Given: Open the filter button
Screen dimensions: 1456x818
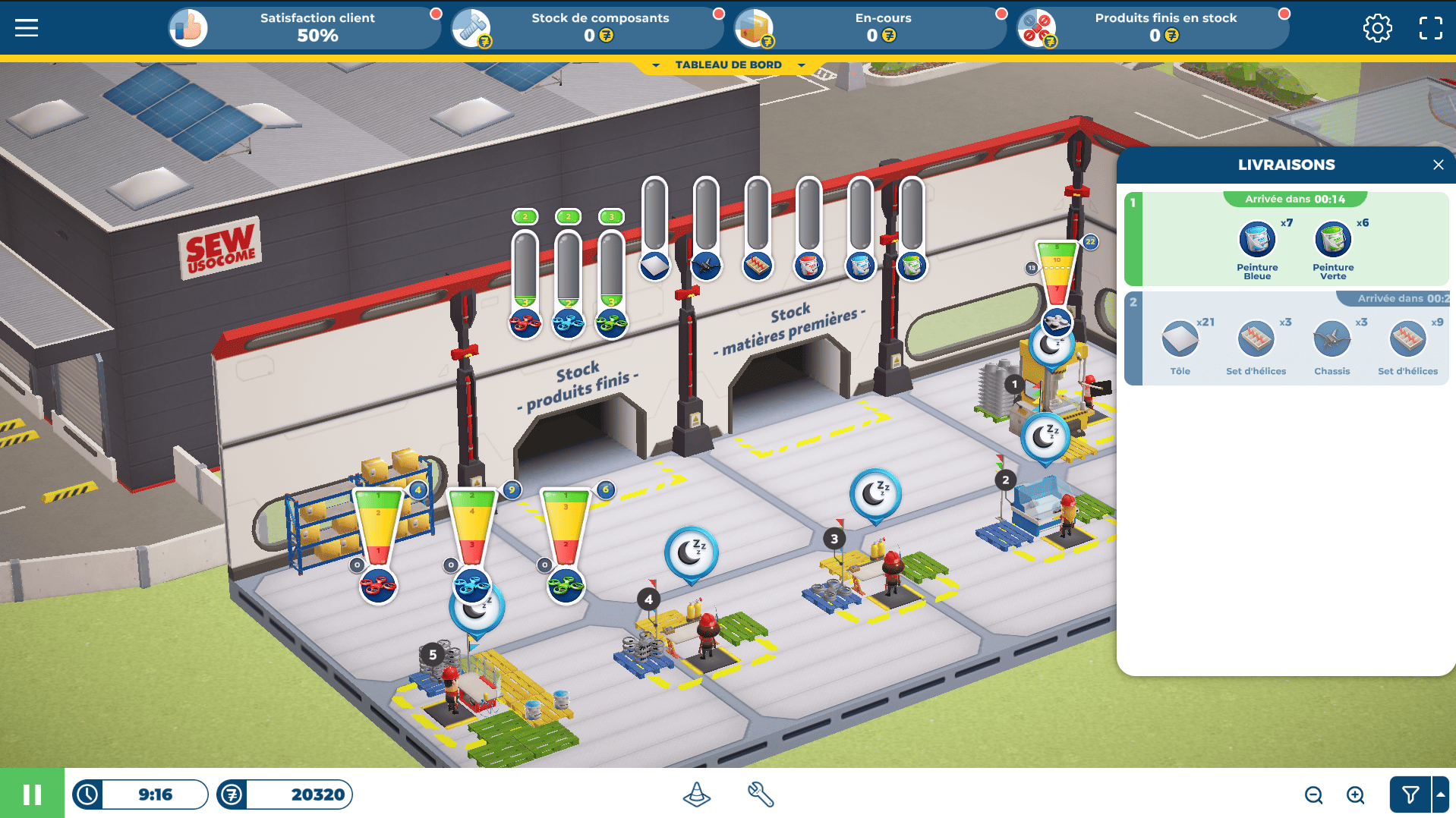Looking at the screenshot, I should click(x=1410, y=794).
